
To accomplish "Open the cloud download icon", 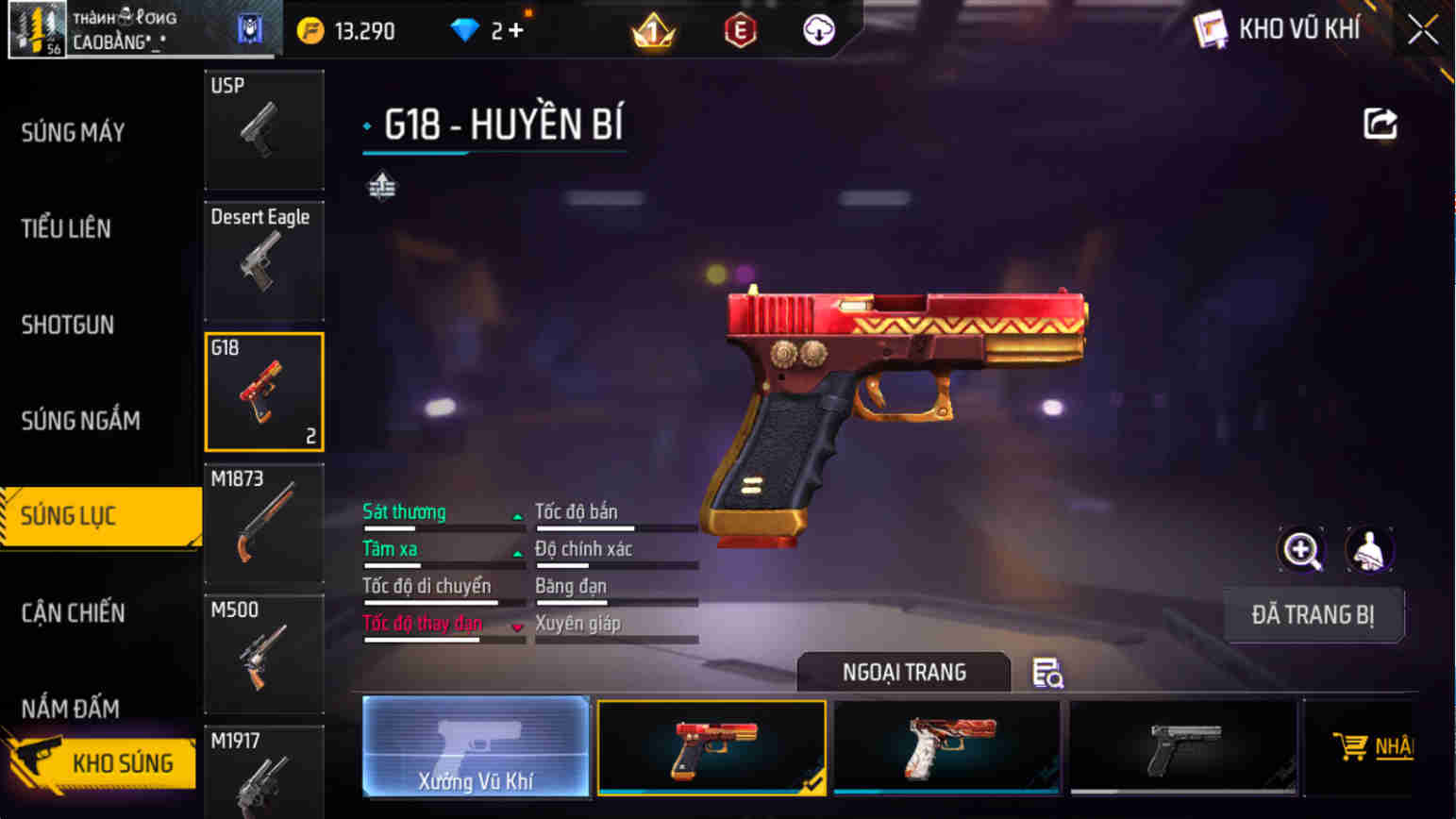I will pyautogui.click(x=817, y=29).
